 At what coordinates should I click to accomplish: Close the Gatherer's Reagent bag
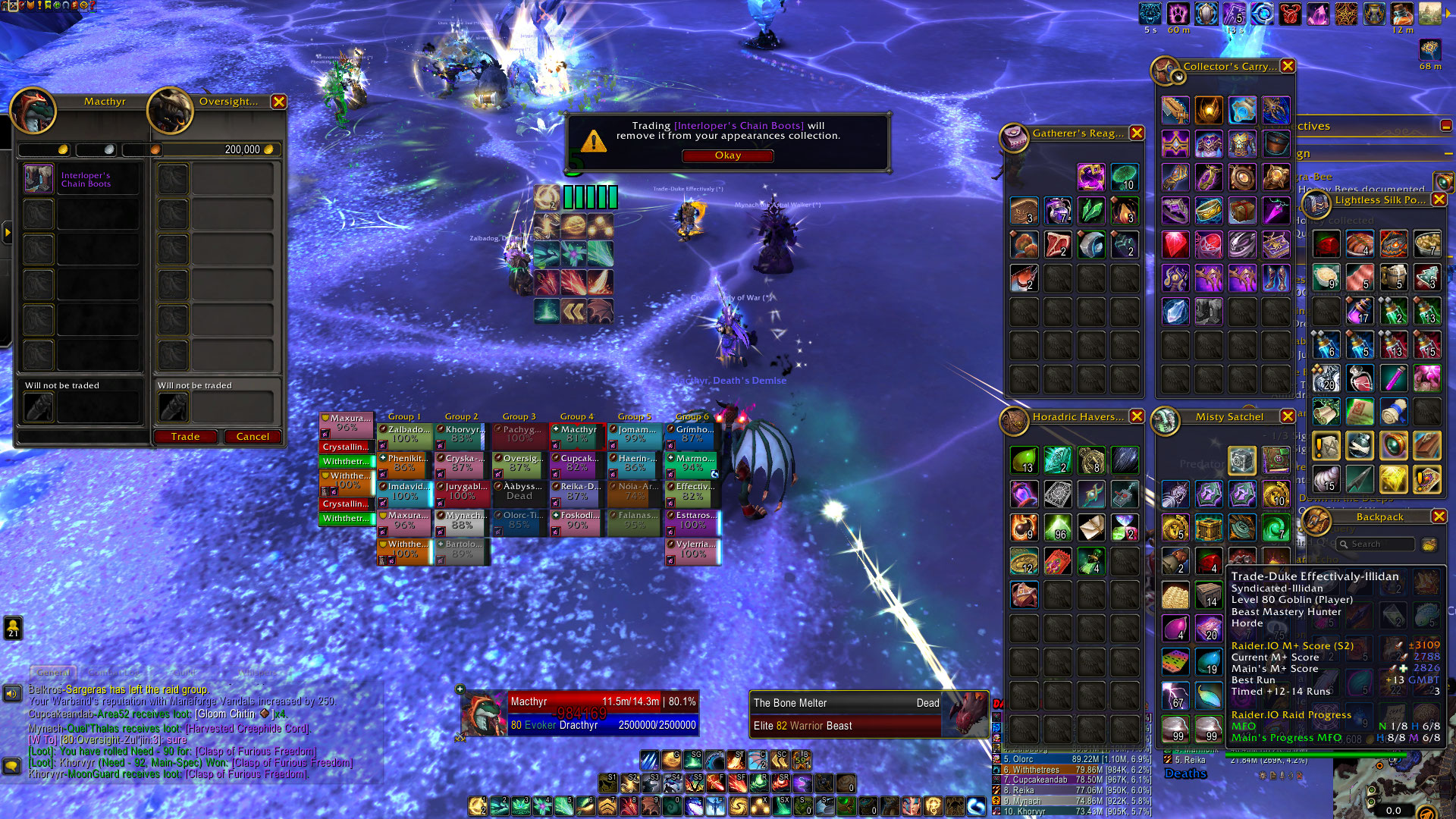1137,133
